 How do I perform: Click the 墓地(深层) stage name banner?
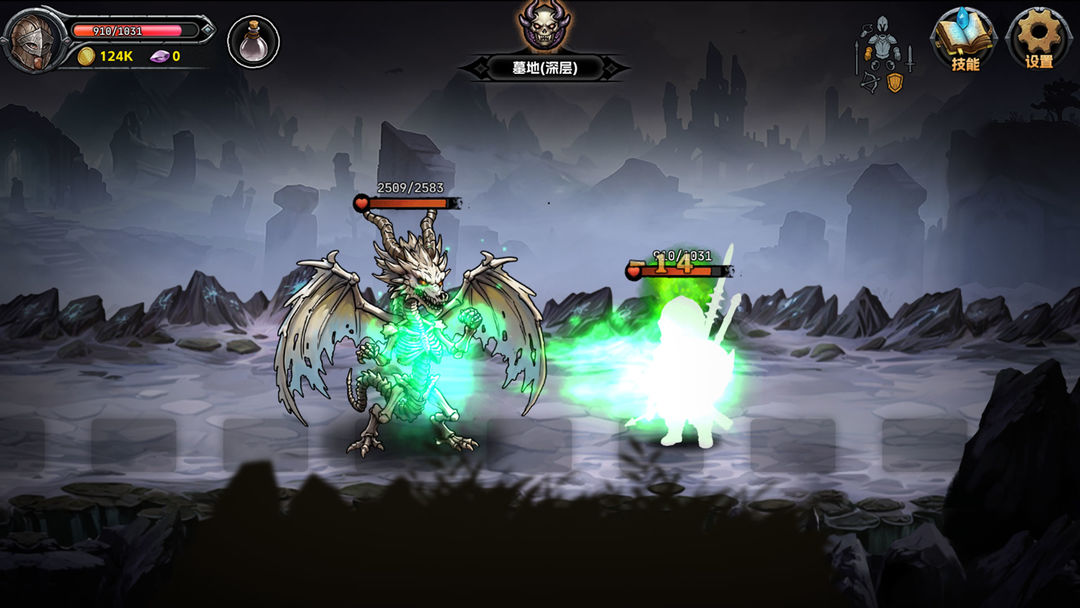(545, 68)
